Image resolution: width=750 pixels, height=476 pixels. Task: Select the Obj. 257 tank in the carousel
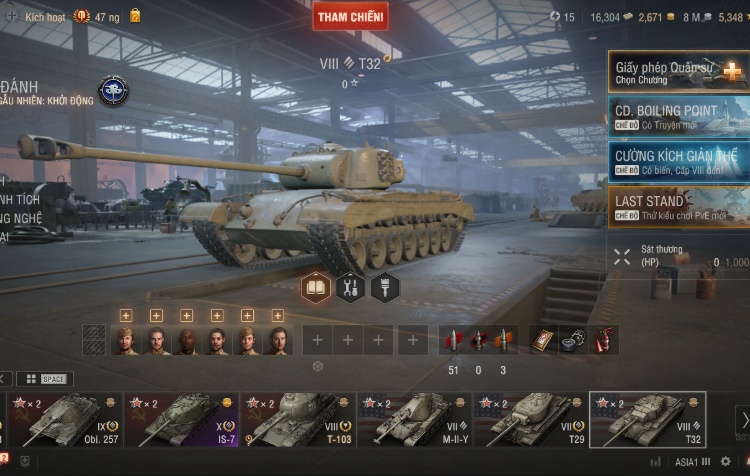[x=65, y=419]
